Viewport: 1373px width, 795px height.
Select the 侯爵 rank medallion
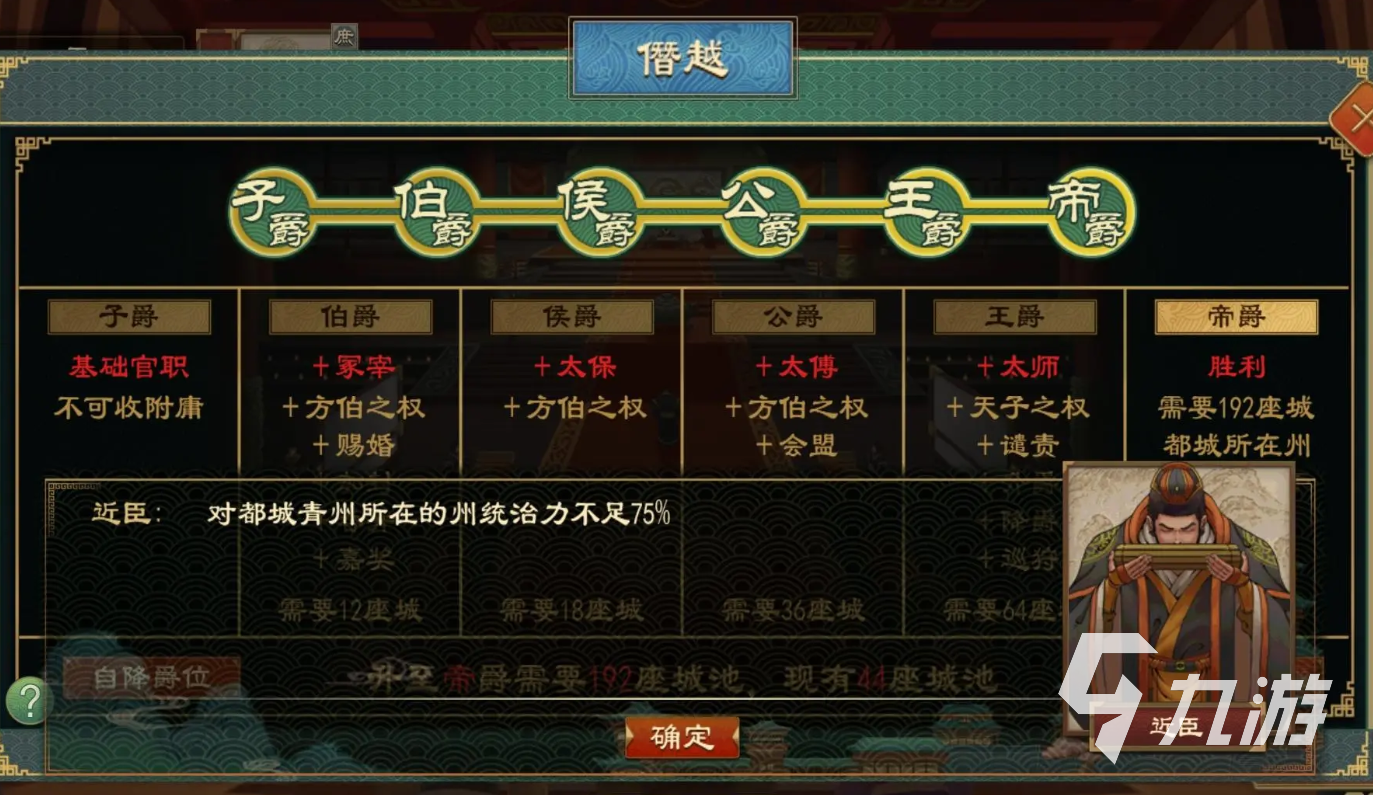click(597, 212)
